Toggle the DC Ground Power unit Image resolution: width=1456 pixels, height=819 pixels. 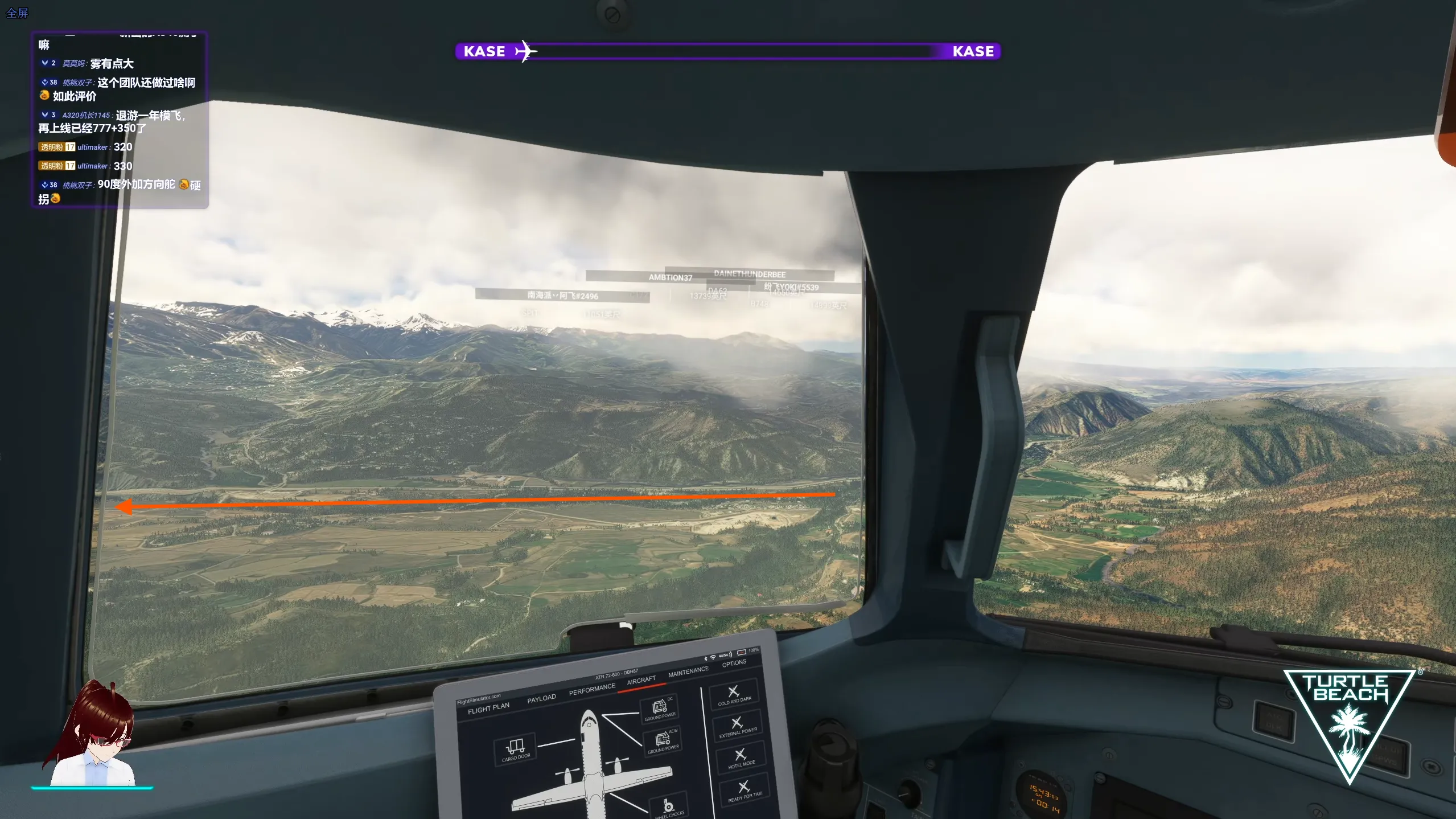660,709
